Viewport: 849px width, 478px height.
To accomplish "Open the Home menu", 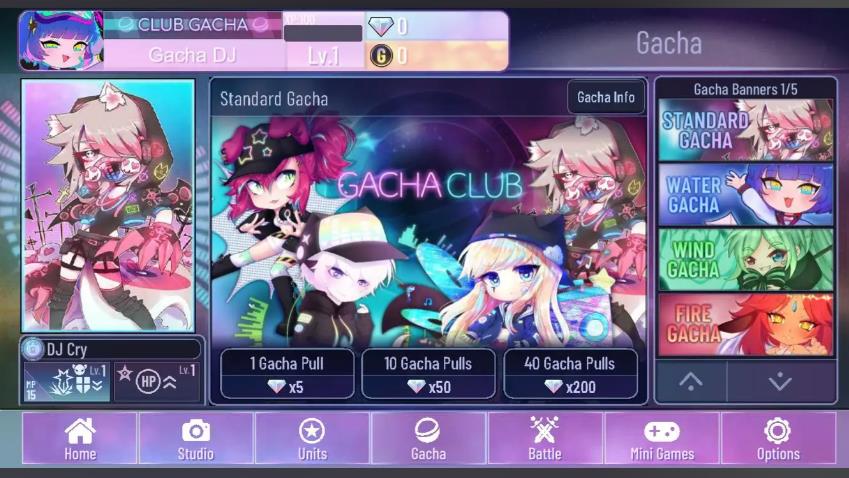I will (x=80, y=438).
